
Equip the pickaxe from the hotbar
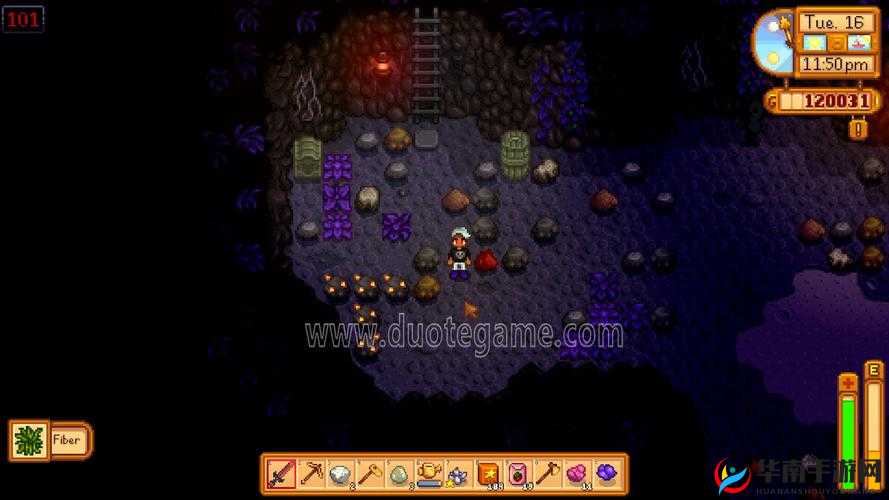pos(311,473)
